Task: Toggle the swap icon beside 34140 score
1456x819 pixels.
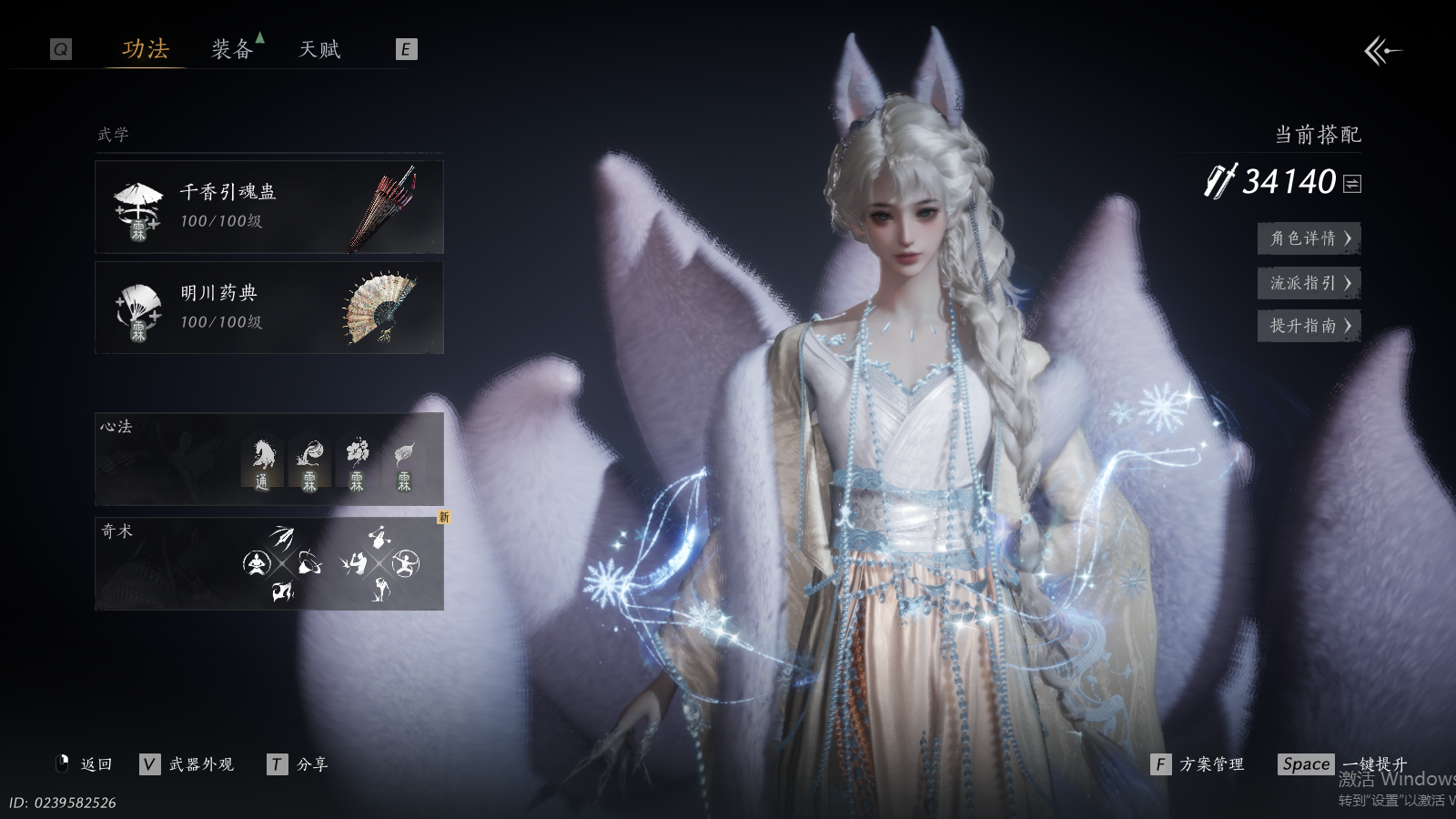Action: (1352, 184)
